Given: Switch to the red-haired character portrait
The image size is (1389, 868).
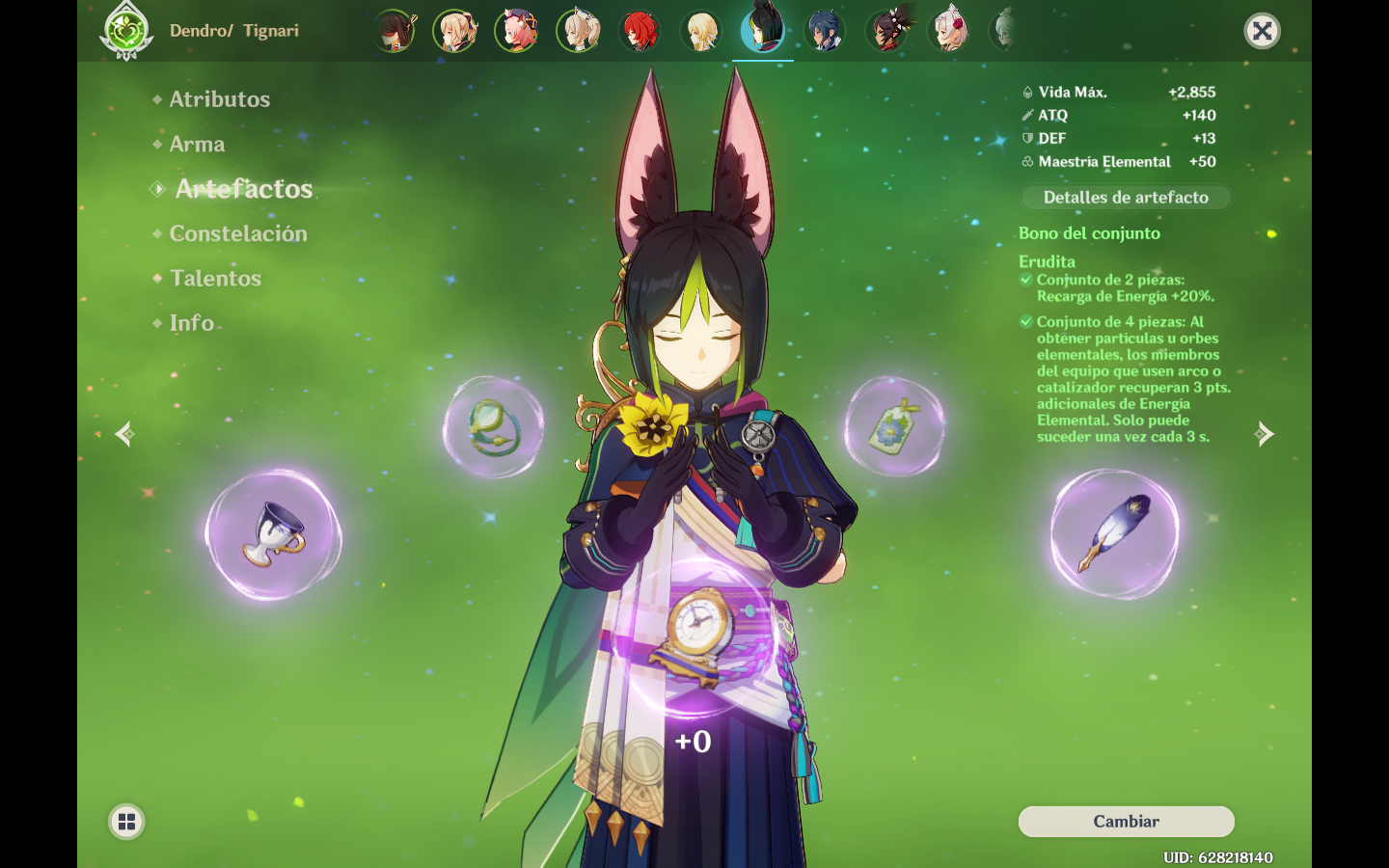Looking at the screenshot, I should point(640,32).
